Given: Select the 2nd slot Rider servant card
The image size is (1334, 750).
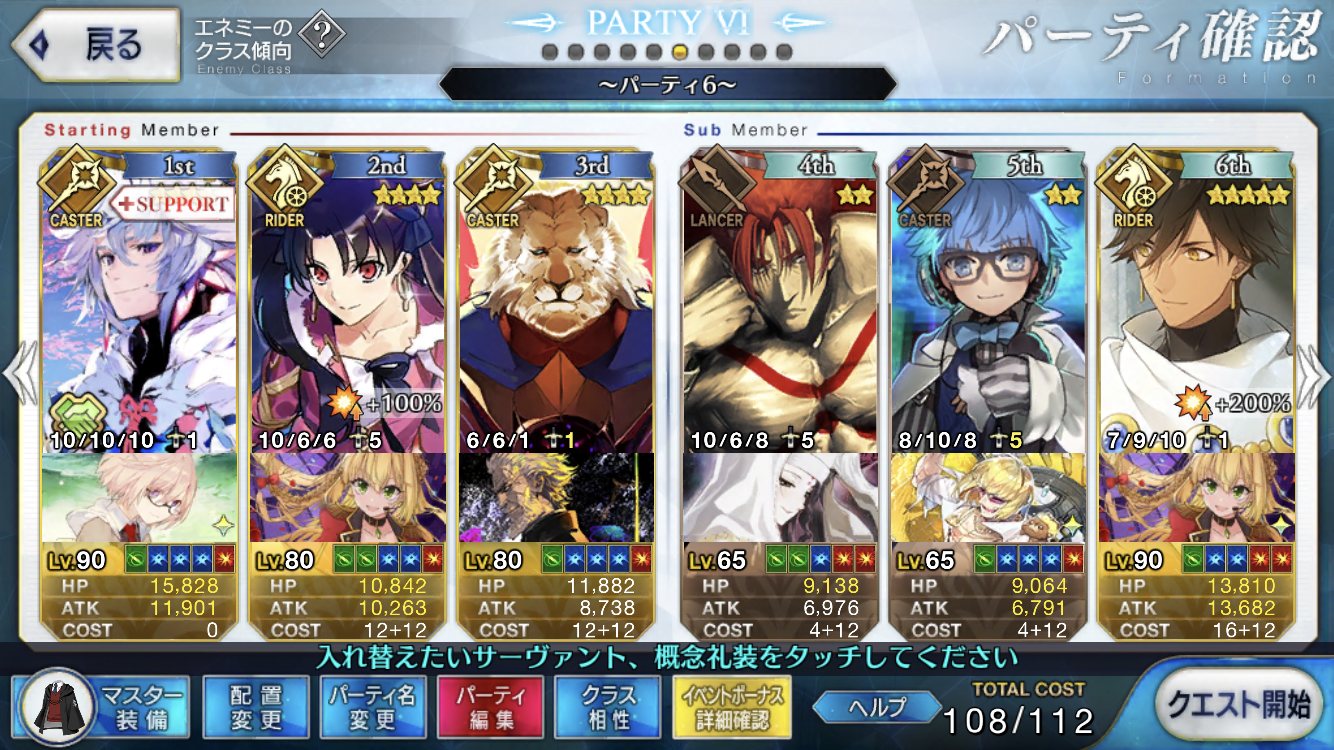Looking at the screenshot, I should coord(348,310).
